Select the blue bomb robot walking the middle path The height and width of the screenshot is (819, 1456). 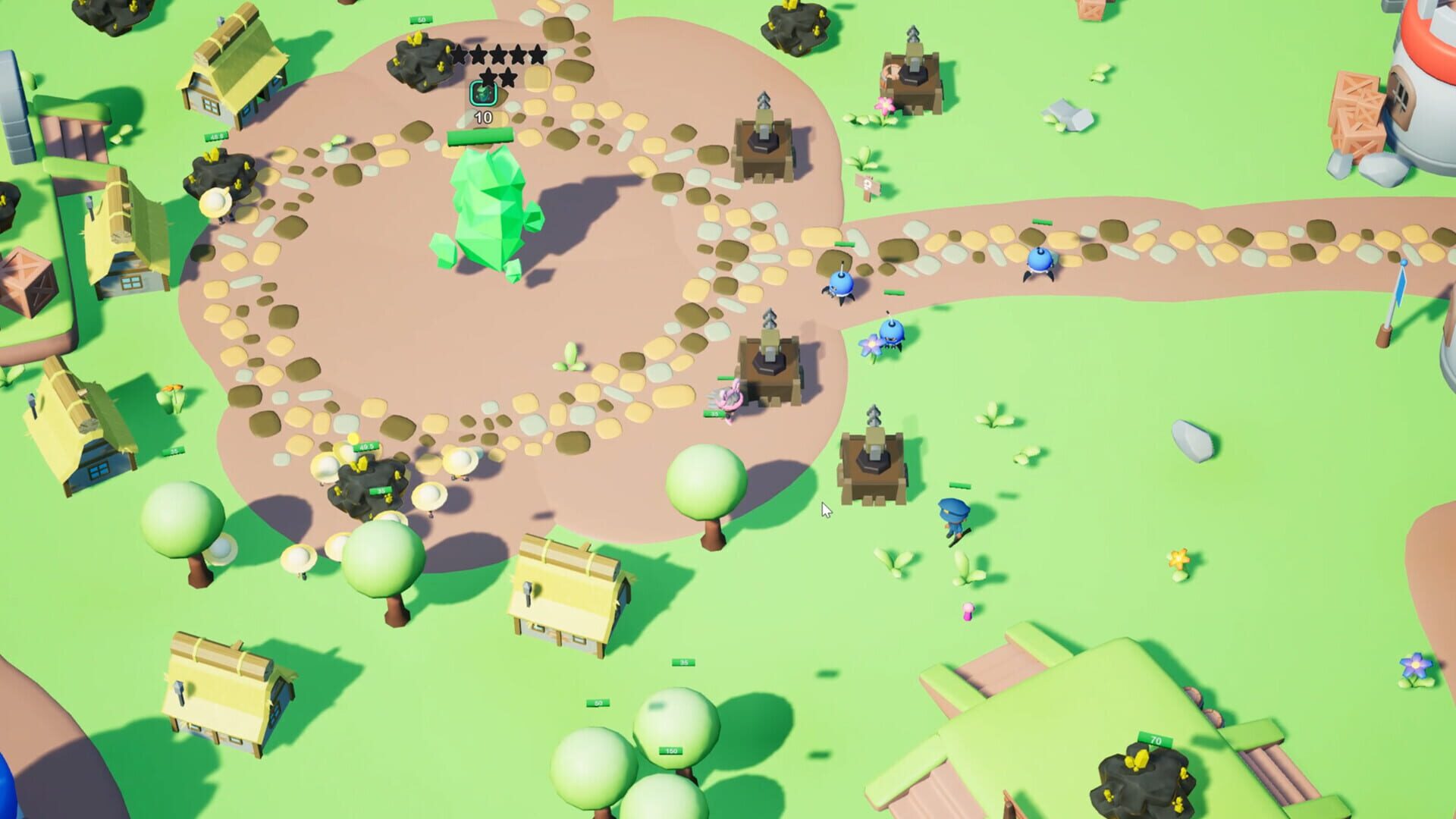(x=842, y=284)
